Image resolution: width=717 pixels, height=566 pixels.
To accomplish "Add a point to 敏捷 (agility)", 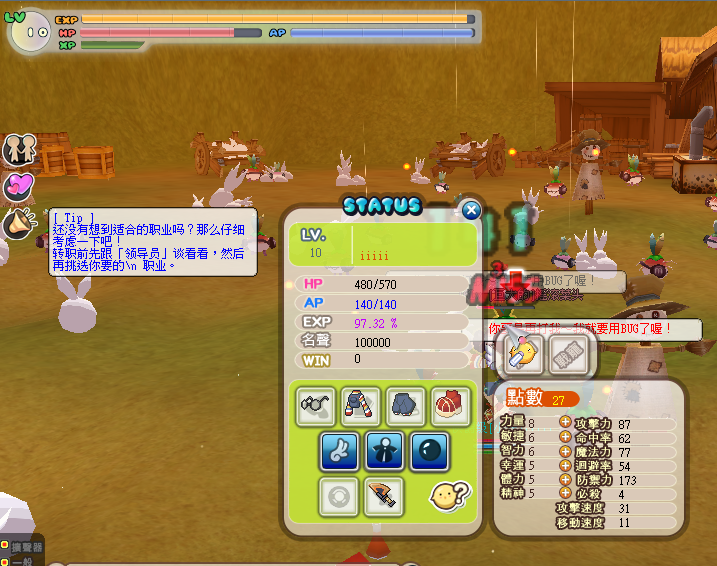I will click(x=565, y=438).
